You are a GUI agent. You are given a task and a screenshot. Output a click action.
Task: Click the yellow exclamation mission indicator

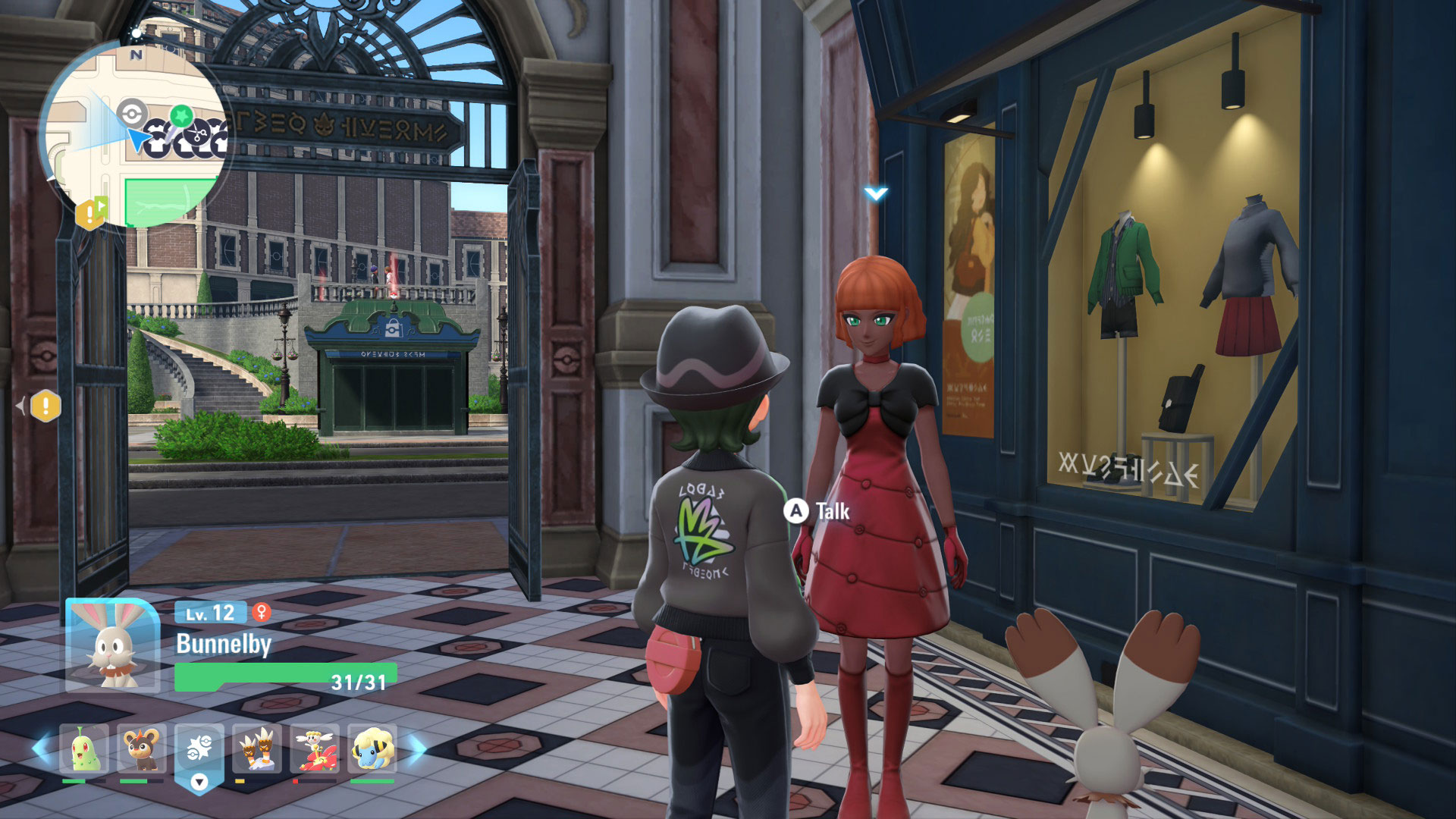coord(45,406)
